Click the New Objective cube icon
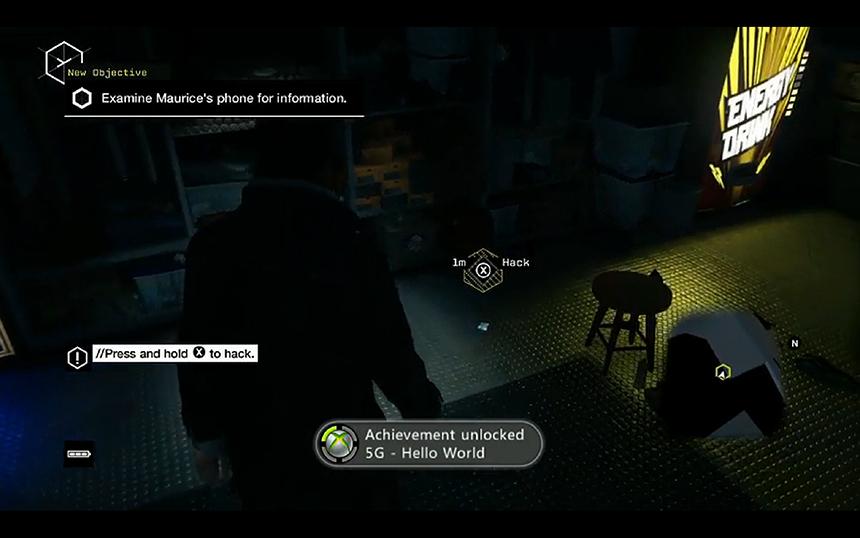 64,62
